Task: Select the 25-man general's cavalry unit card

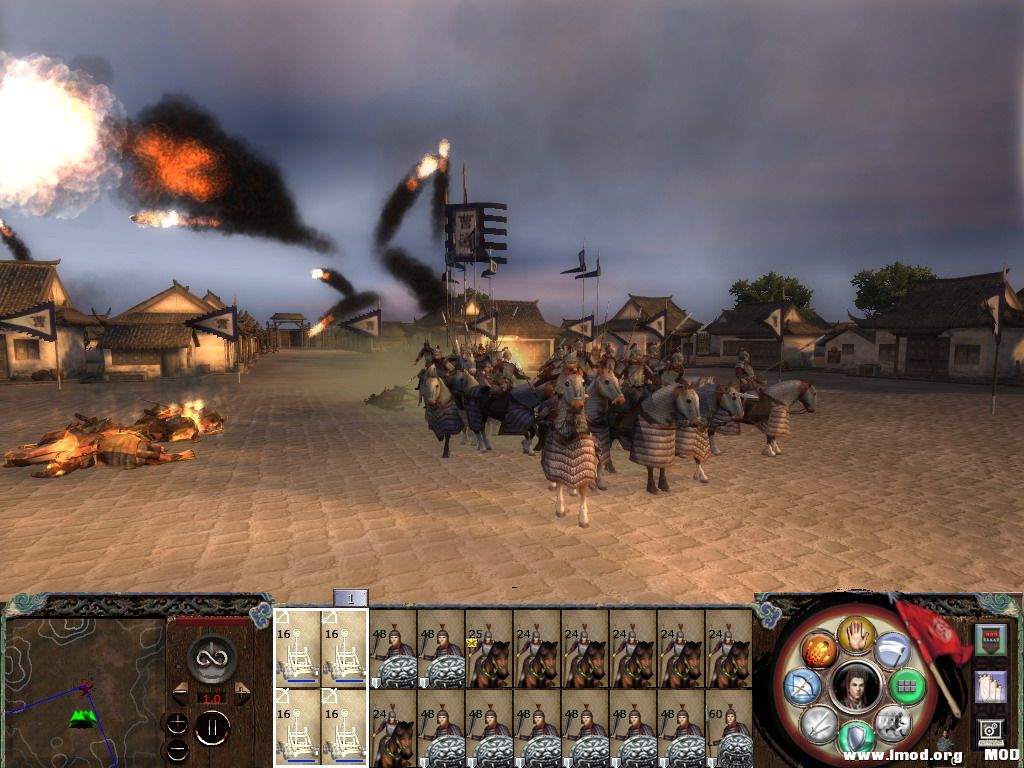Action: (488, 648)
